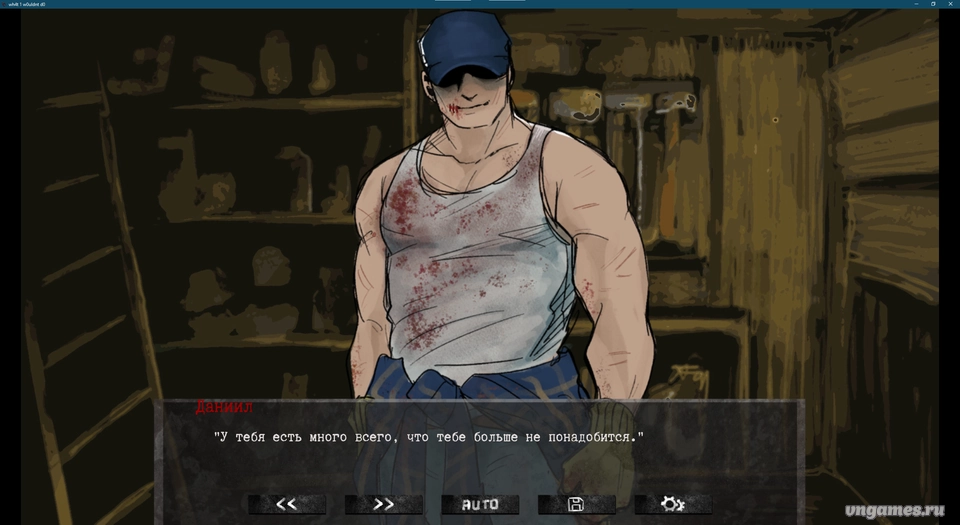Skip forward with the >> button

click(x=384, y=504)
